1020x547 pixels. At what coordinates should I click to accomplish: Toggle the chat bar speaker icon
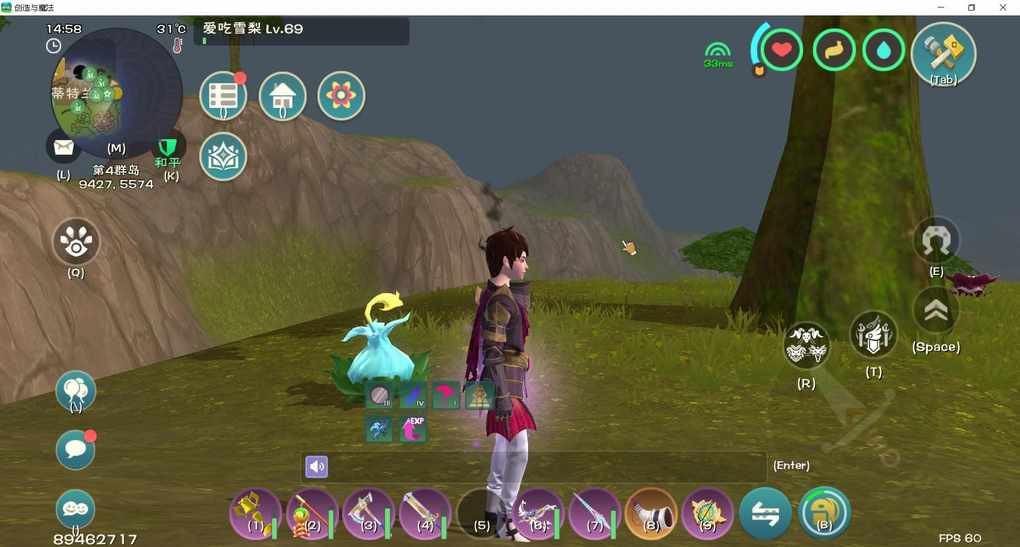pyautogui.click(x=316, y=466)
